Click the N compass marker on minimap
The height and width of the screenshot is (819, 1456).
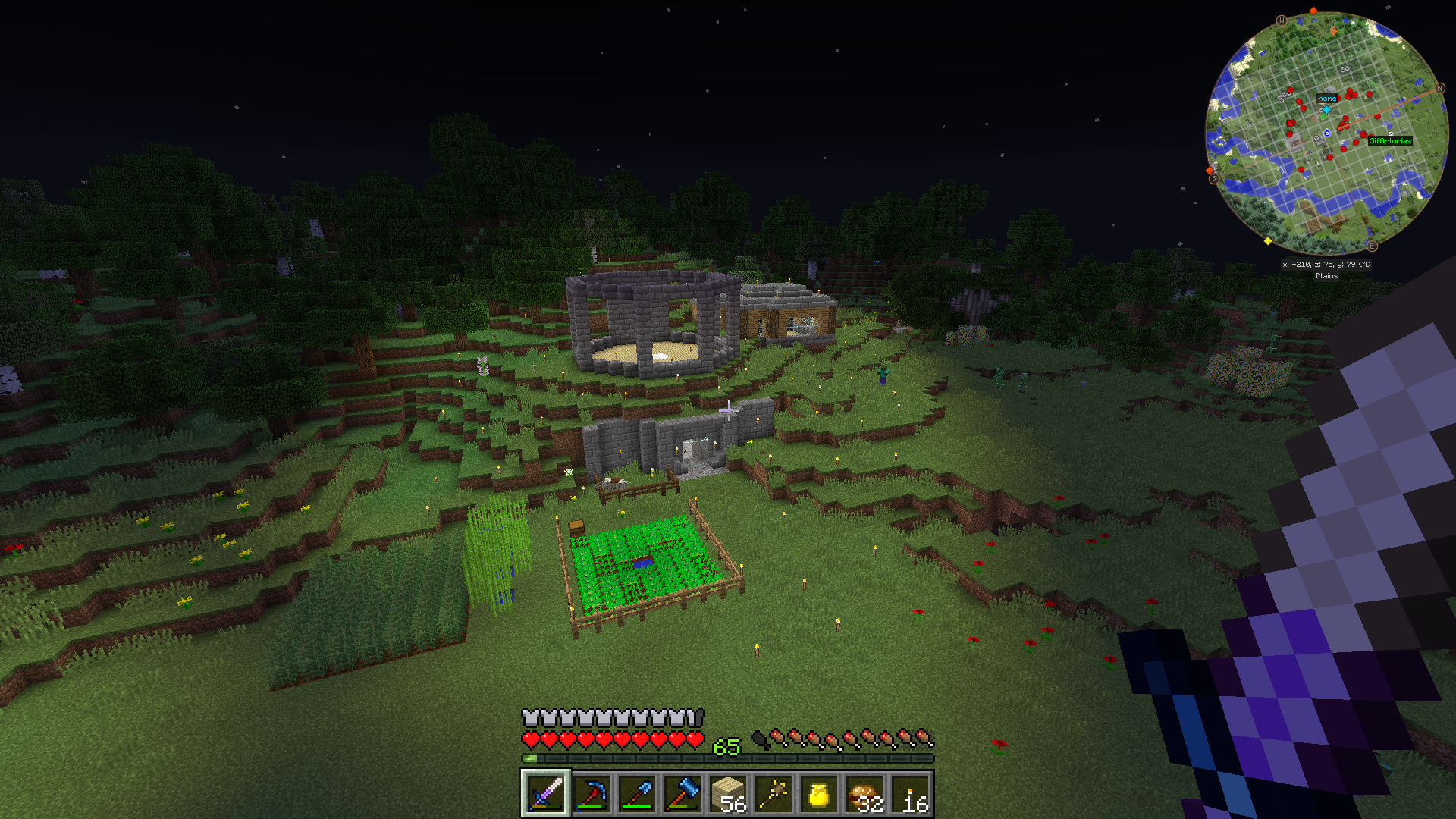point(1440,88)
